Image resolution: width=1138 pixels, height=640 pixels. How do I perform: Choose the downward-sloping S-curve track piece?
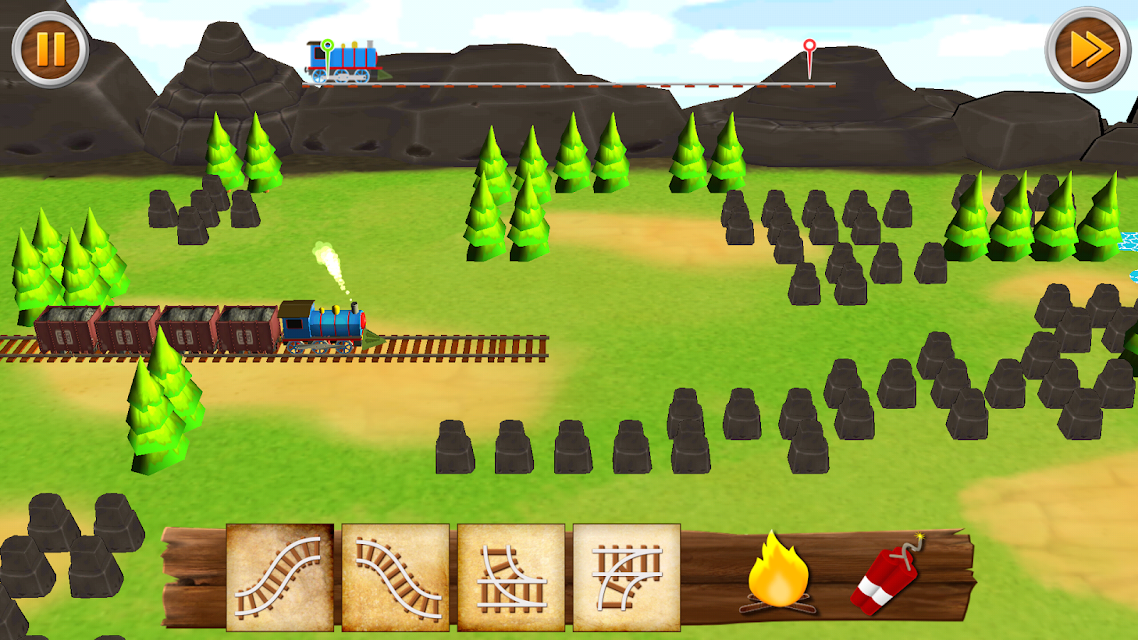click(396, 577)
